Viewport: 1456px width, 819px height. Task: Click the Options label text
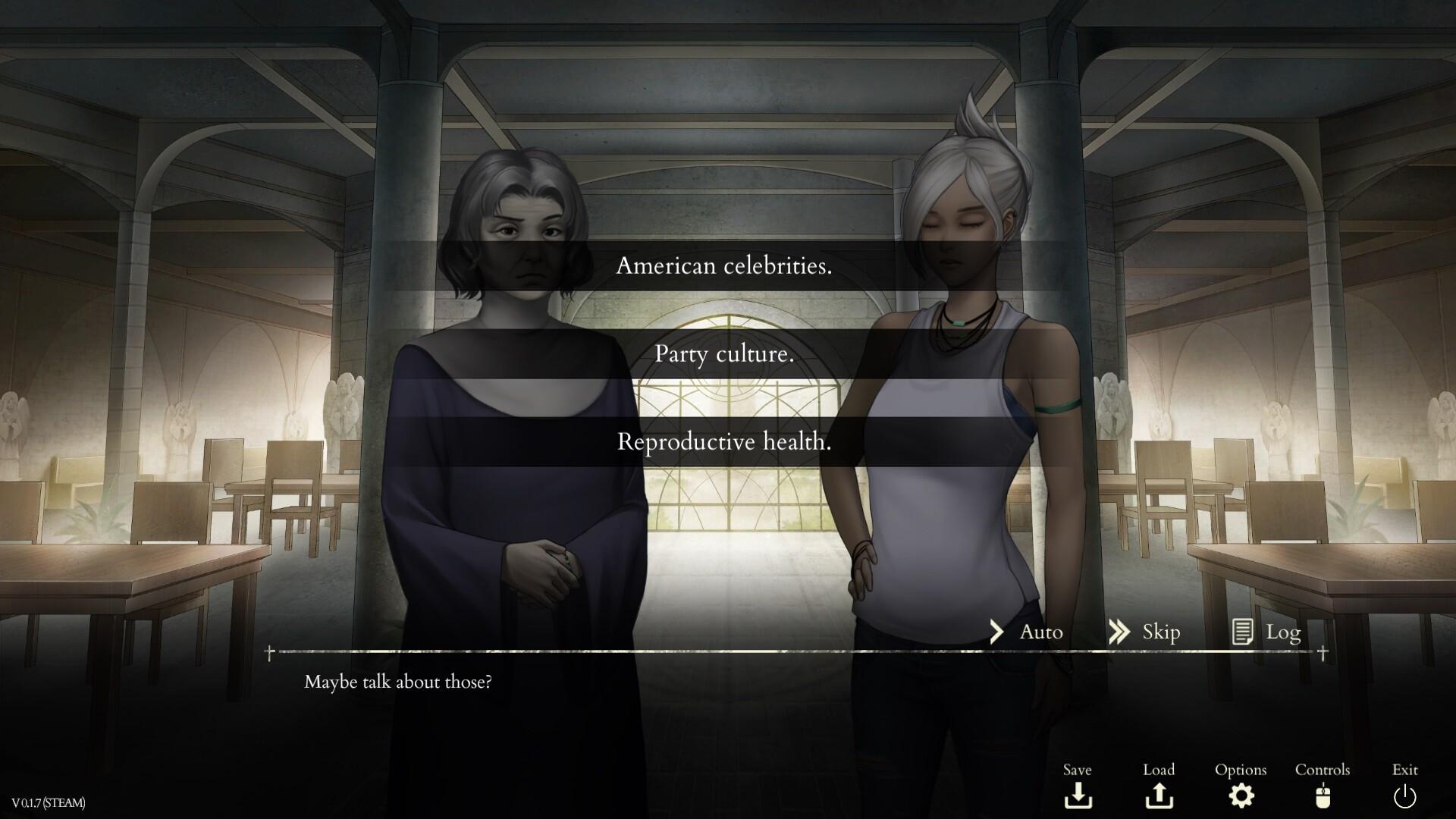click(1241, 769)
